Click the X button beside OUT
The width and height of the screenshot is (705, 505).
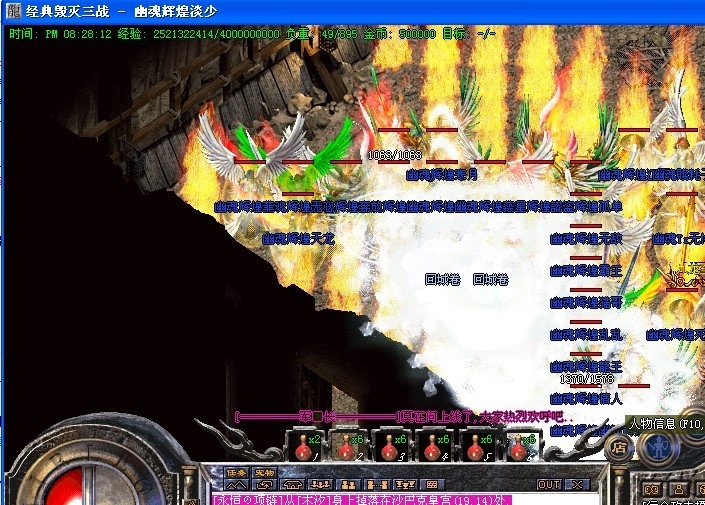coord(577,485)
